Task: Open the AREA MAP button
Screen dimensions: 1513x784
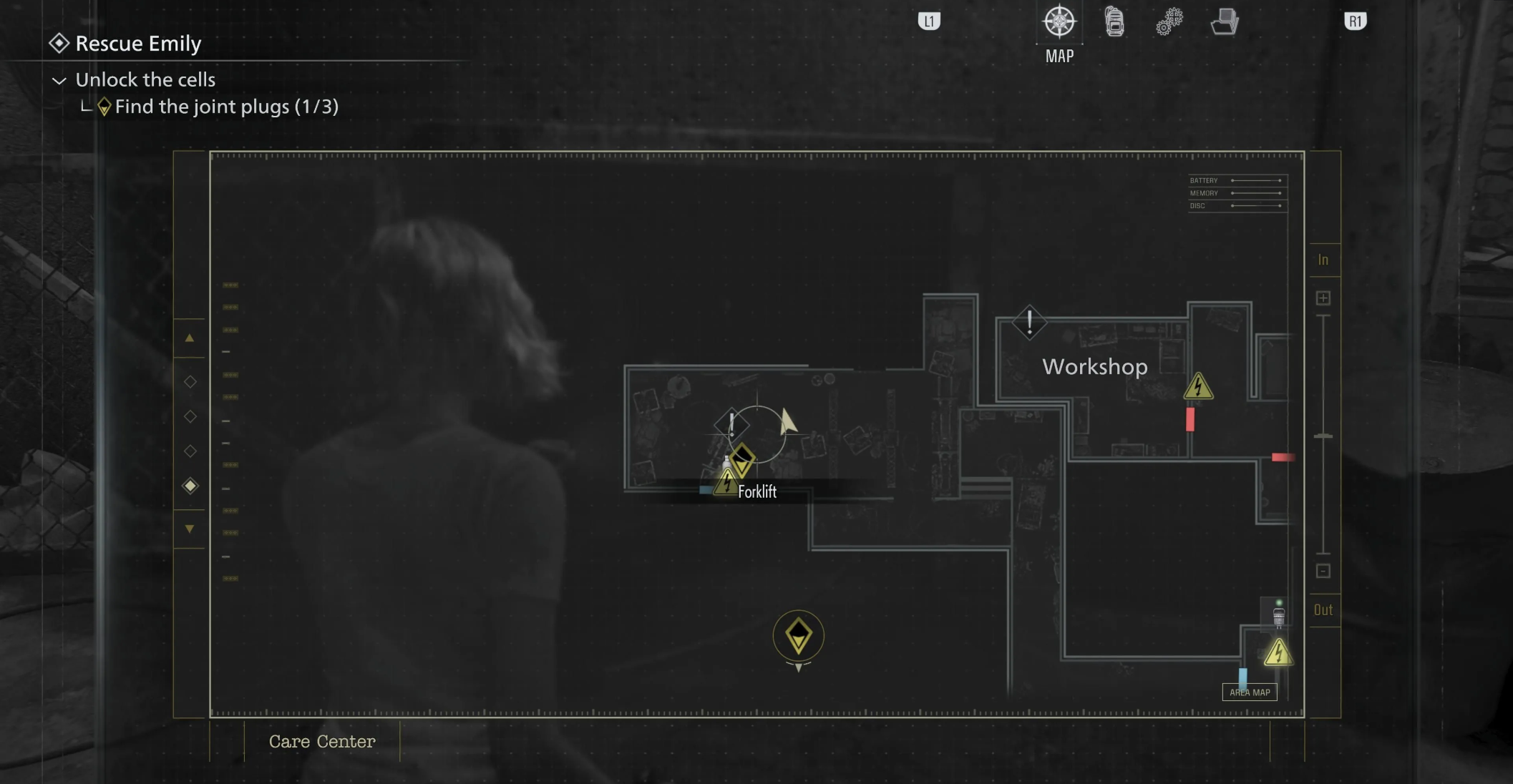Action: pos(1250,692)
